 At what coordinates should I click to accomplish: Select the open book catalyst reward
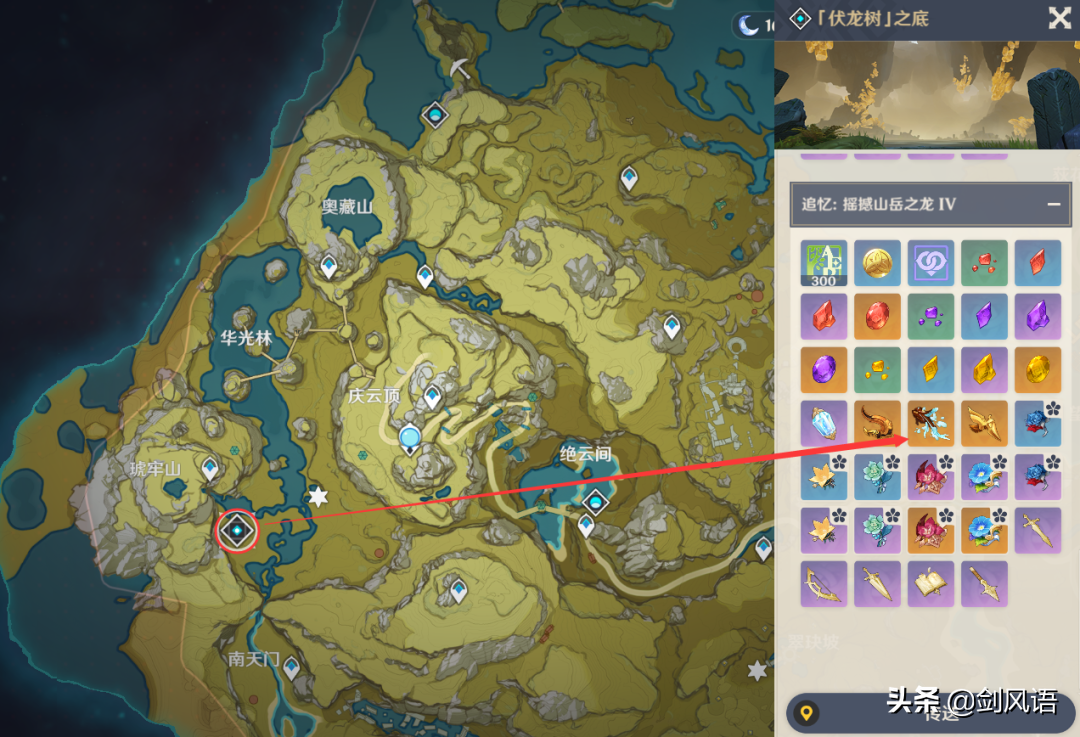coord(931,584)
